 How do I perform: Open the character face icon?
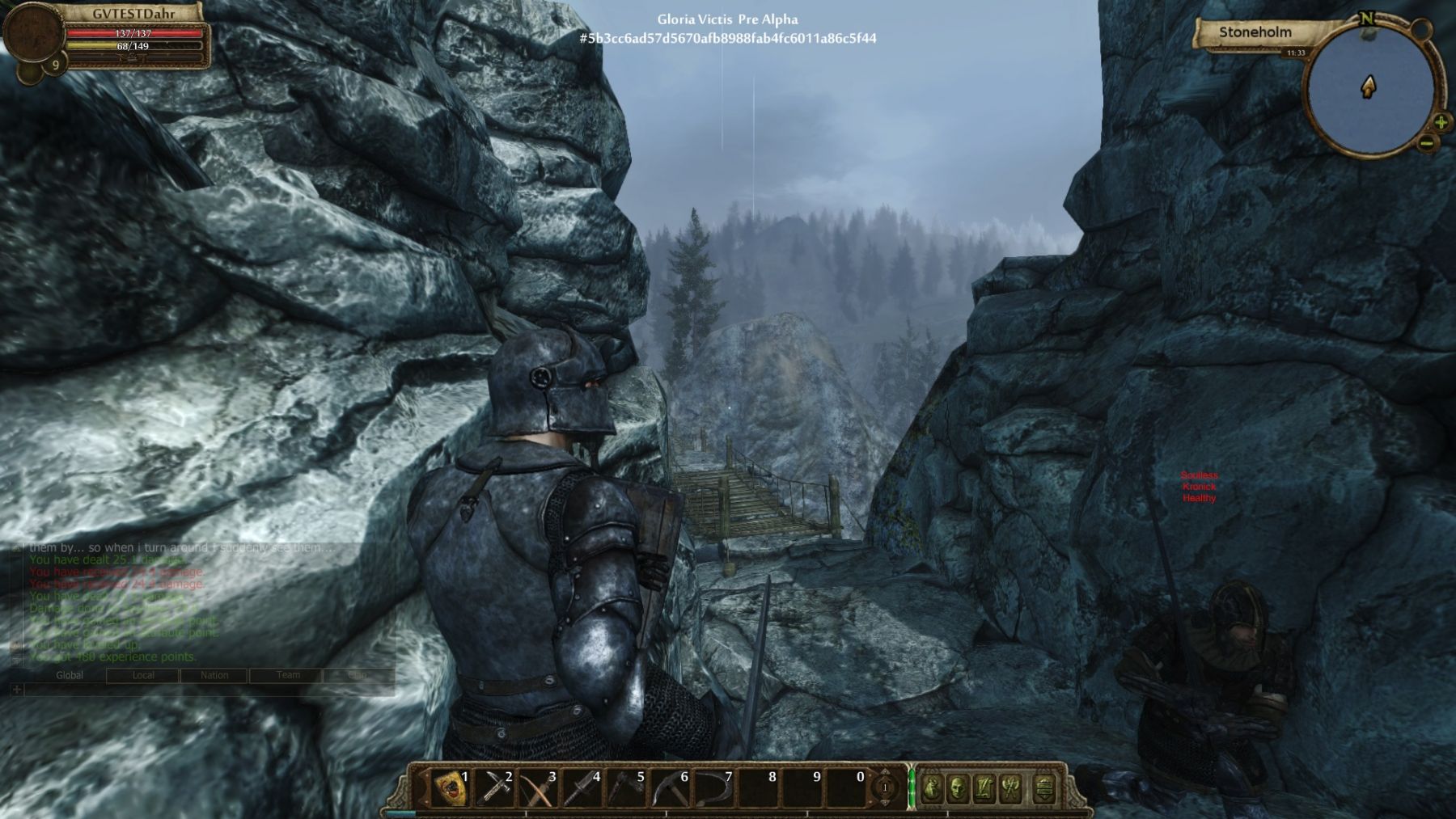(x=958, y=787)
